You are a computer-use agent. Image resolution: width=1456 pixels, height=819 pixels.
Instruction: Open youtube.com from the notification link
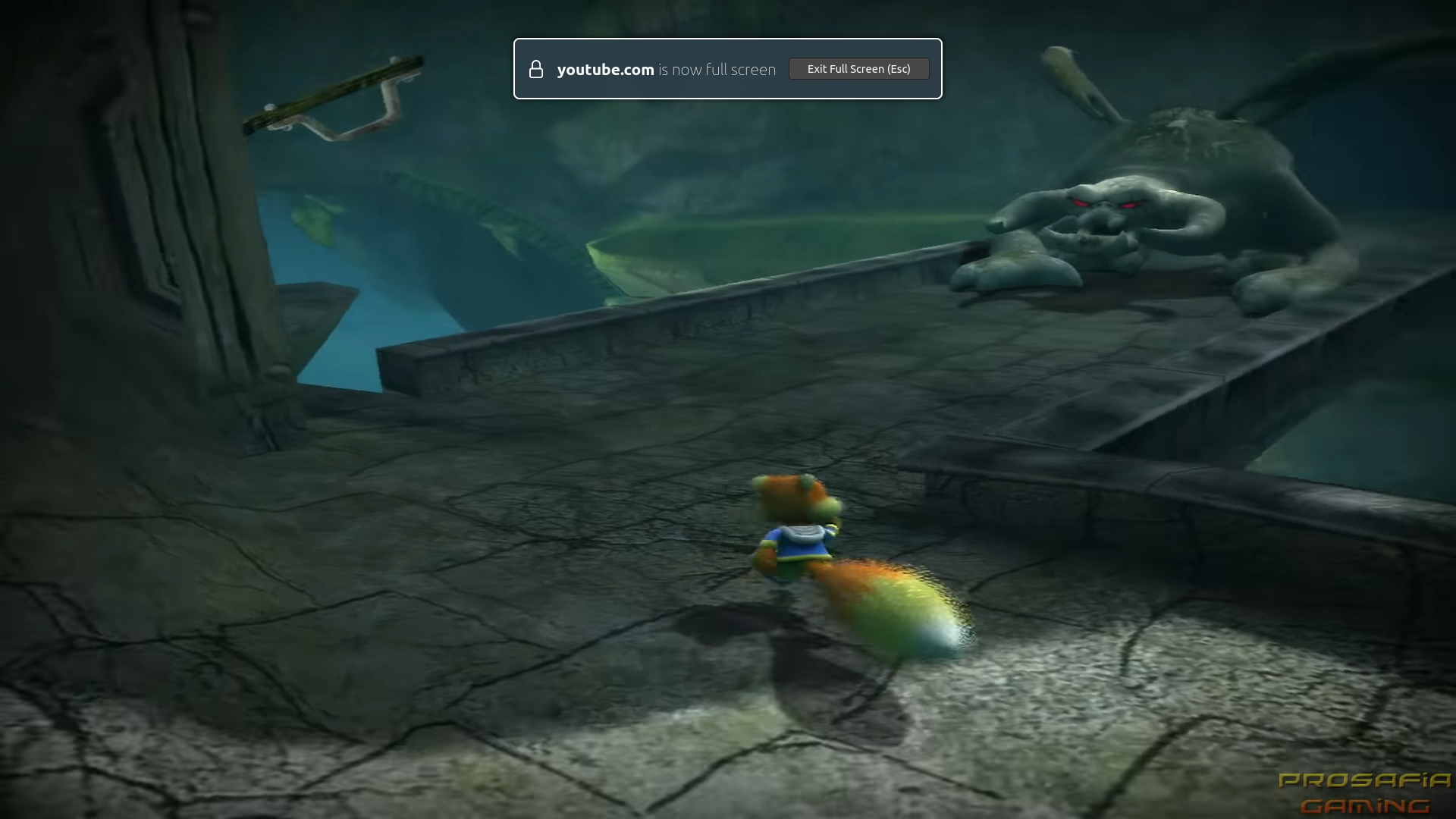(x=605, y=69)
